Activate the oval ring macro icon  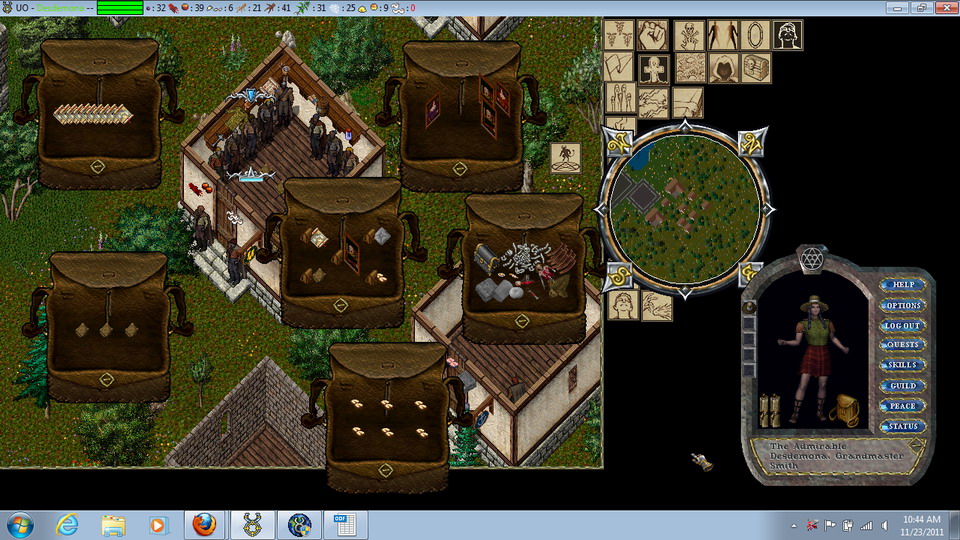pyautogui.click(x=755, y=34)
